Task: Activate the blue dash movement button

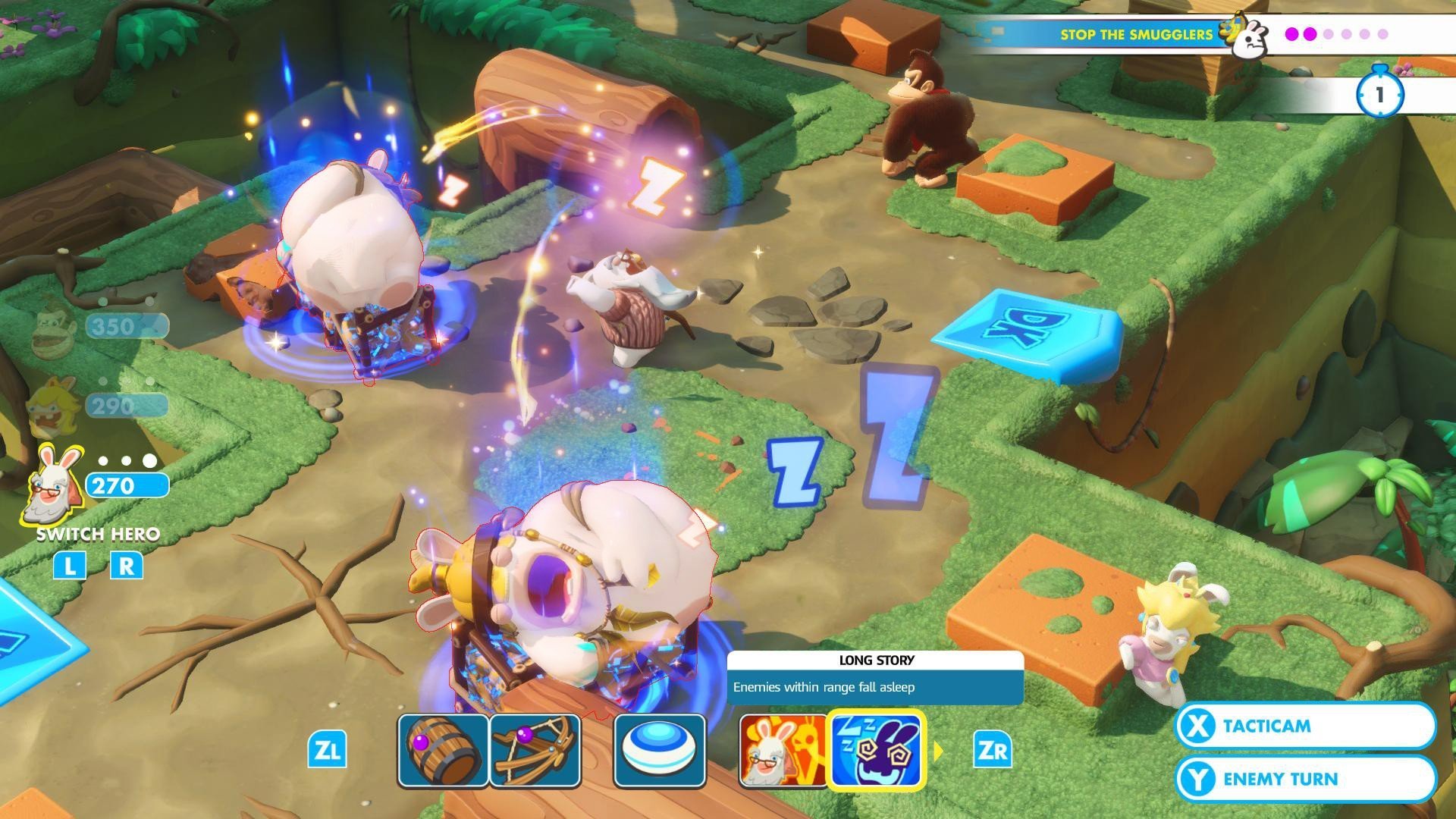Action: tap(659, 751)
